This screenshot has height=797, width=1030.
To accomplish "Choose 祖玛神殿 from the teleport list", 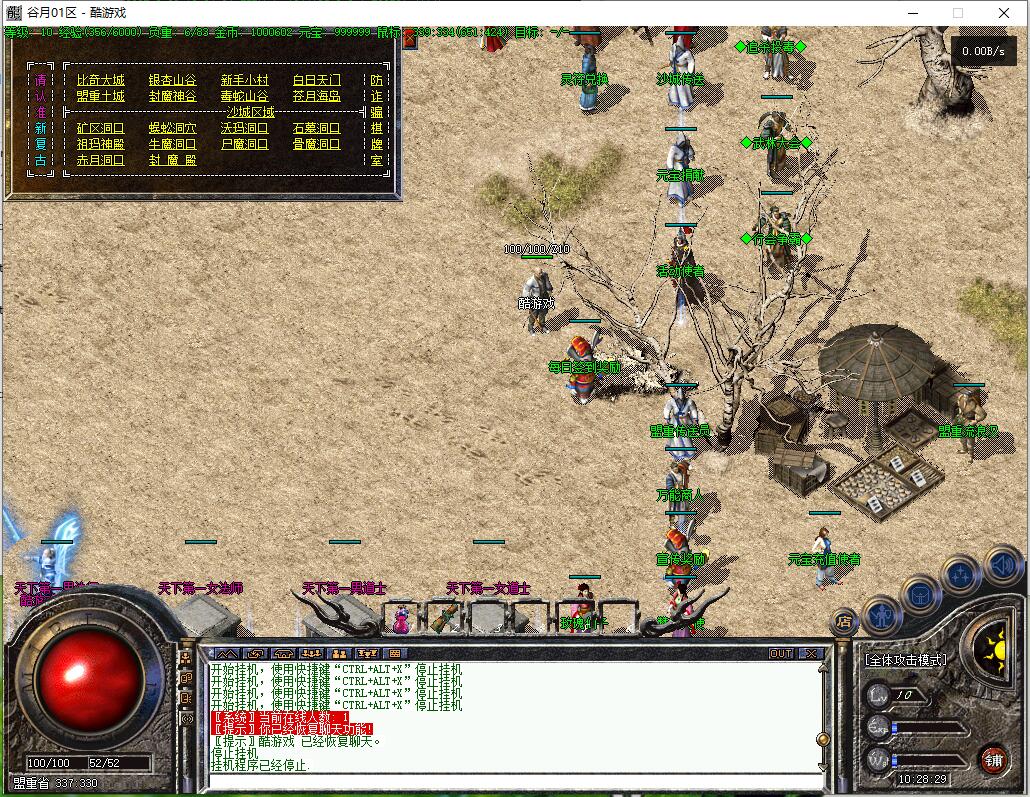I will [100, 144].
